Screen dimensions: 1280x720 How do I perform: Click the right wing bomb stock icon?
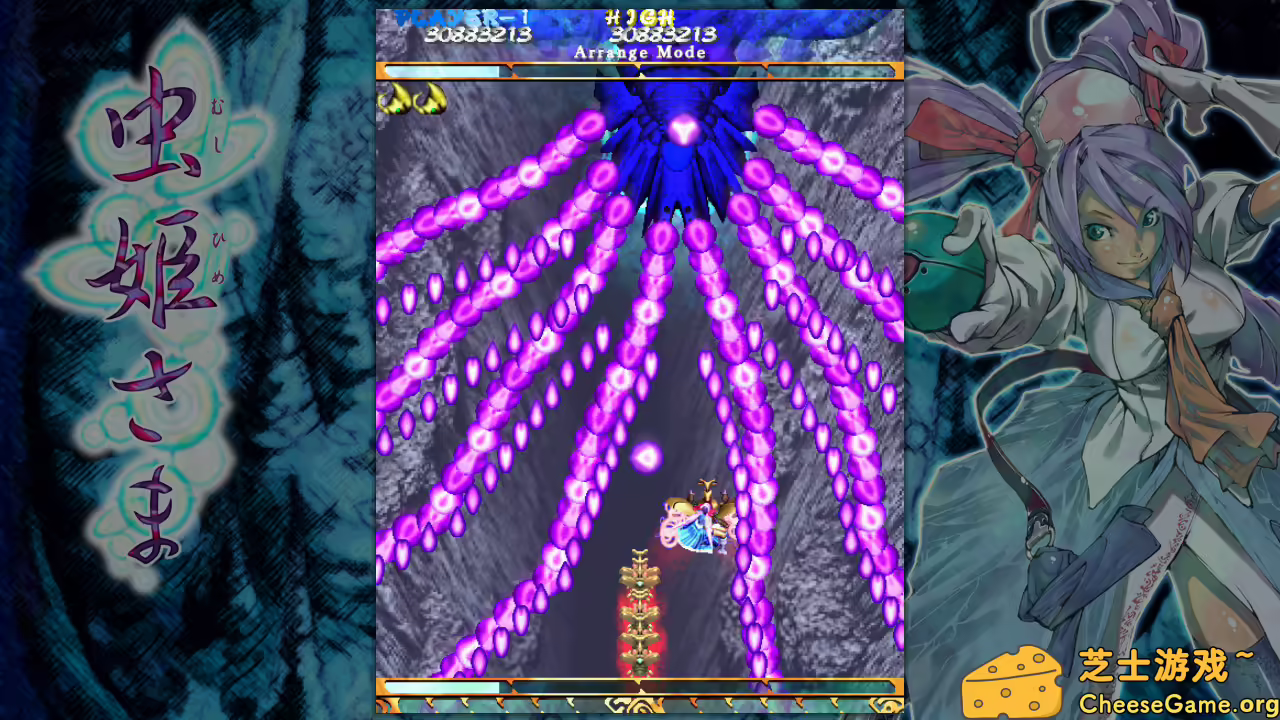428,100
